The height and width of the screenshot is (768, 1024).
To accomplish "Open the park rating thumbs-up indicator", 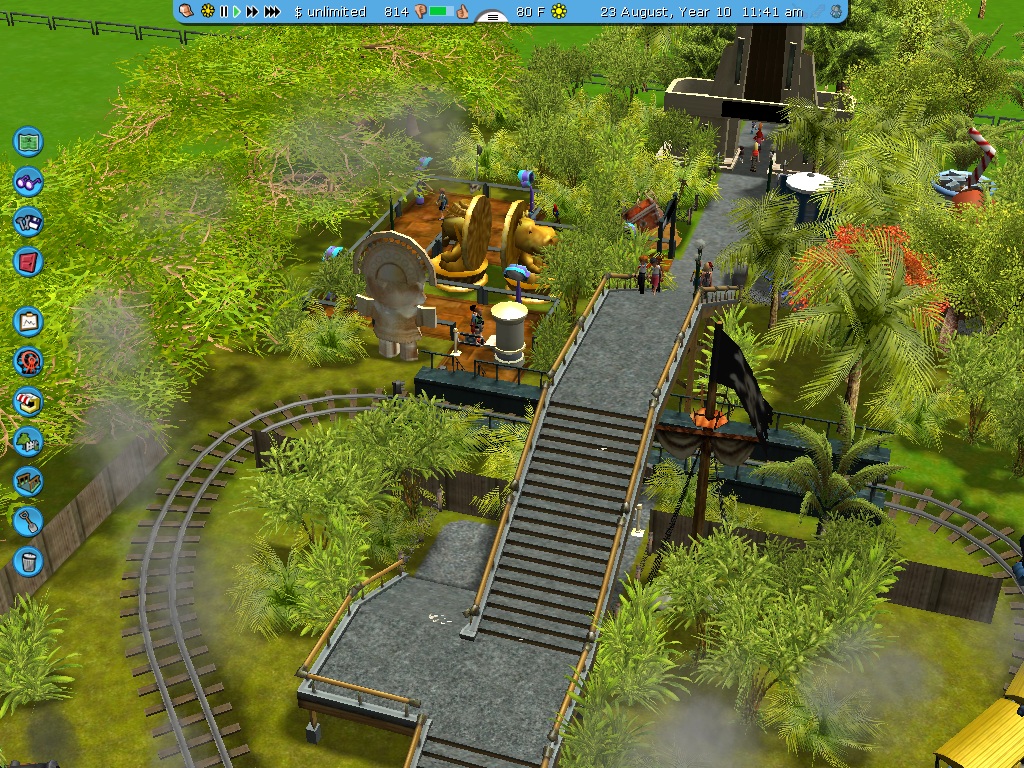I will click(x=462, y=11).
